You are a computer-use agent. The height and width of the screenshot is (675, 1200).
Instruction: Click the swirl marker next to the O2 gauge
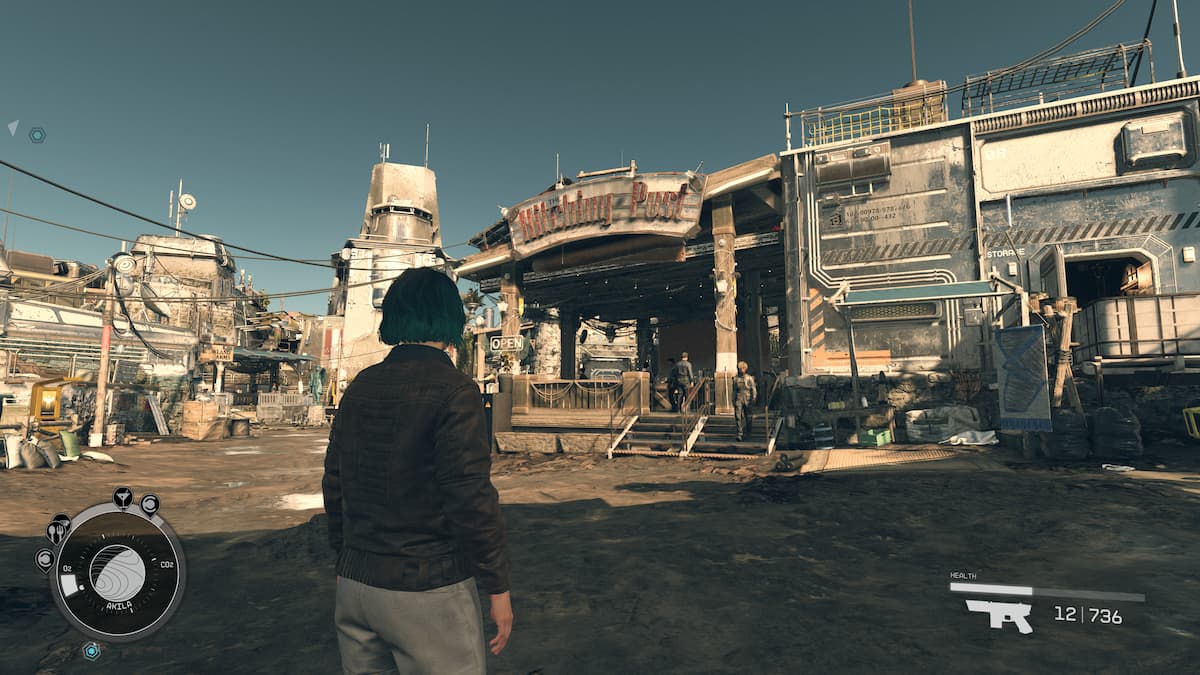(44, 559)
